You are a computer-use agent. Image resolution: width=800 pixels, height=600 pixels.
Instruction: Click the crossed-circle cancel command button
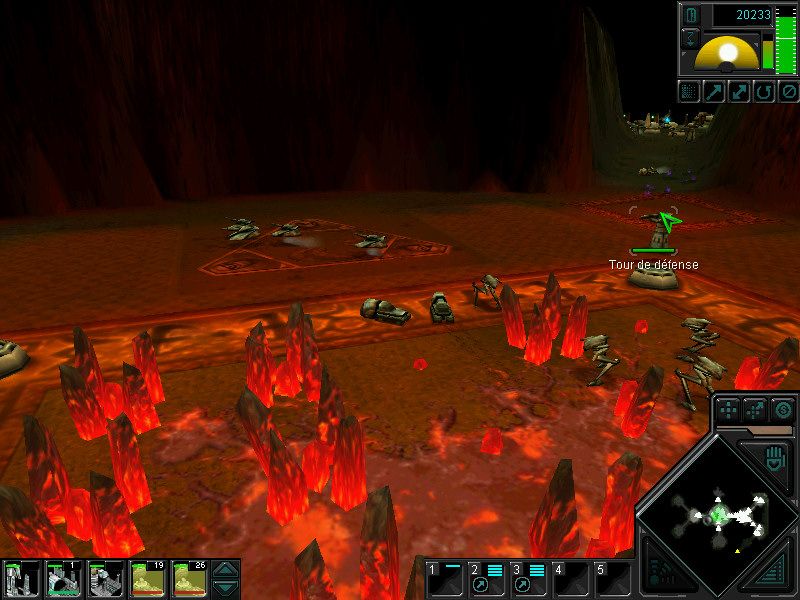pos(786,92)
